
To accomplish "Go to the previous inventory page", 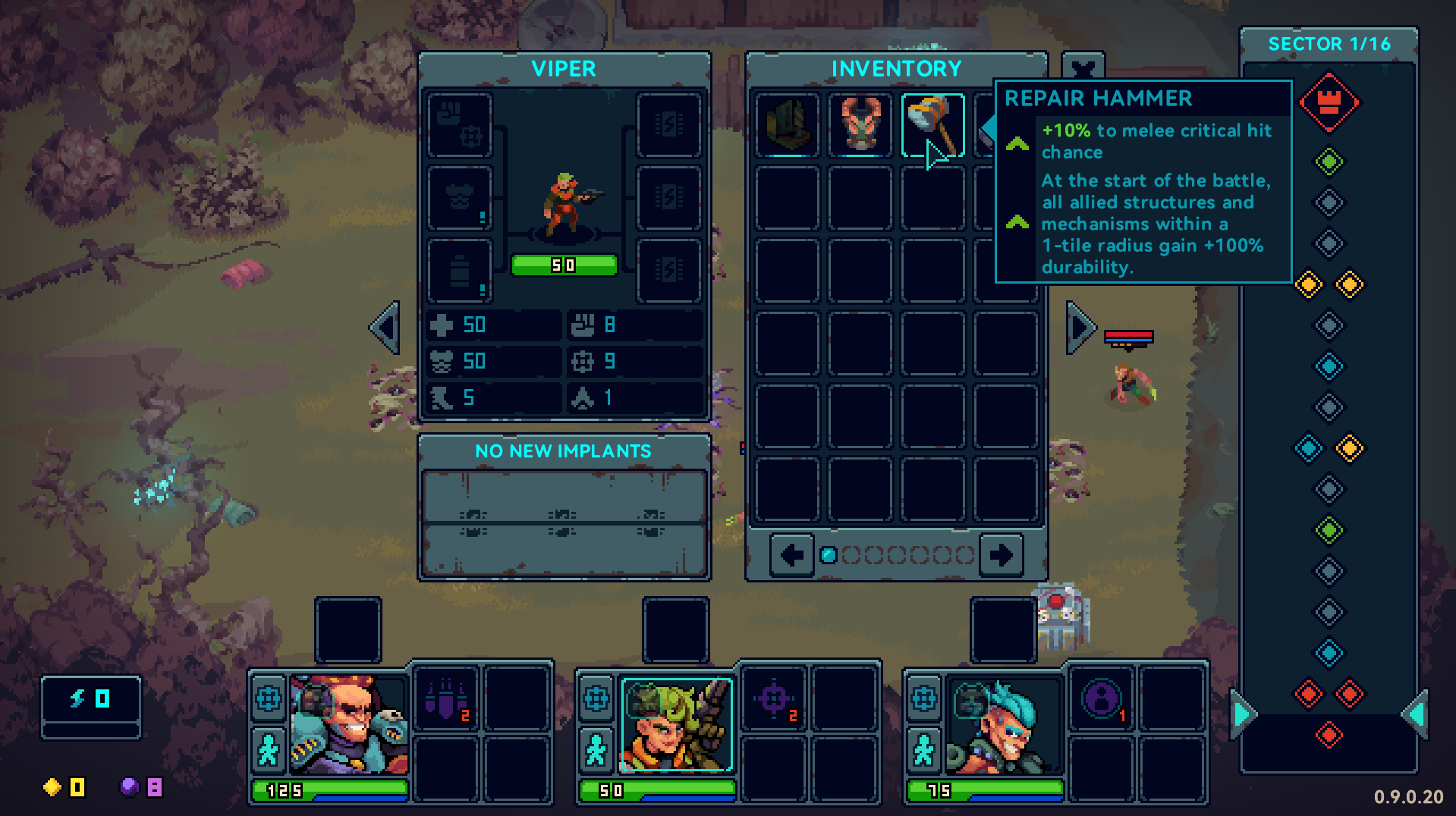I will tap(792, 555).
